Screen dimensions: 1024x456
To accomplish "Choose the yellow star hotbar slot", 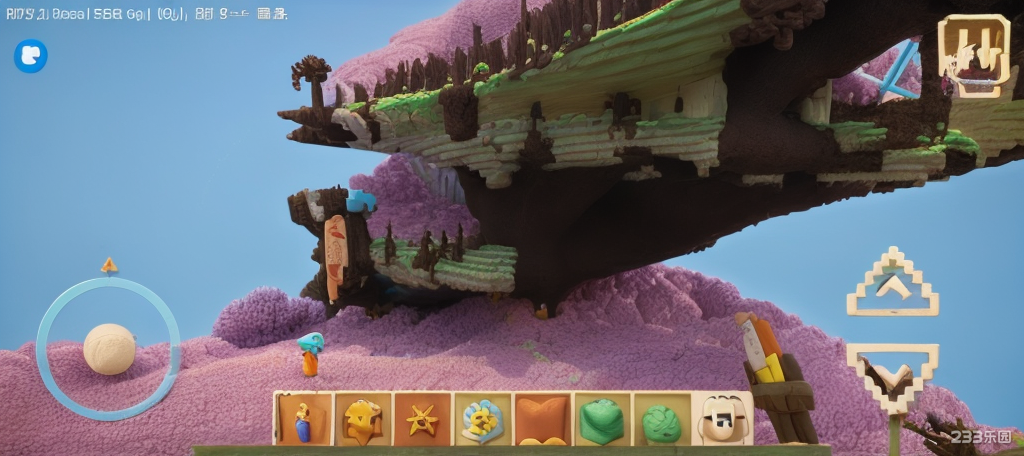I will tap(422, 419).
